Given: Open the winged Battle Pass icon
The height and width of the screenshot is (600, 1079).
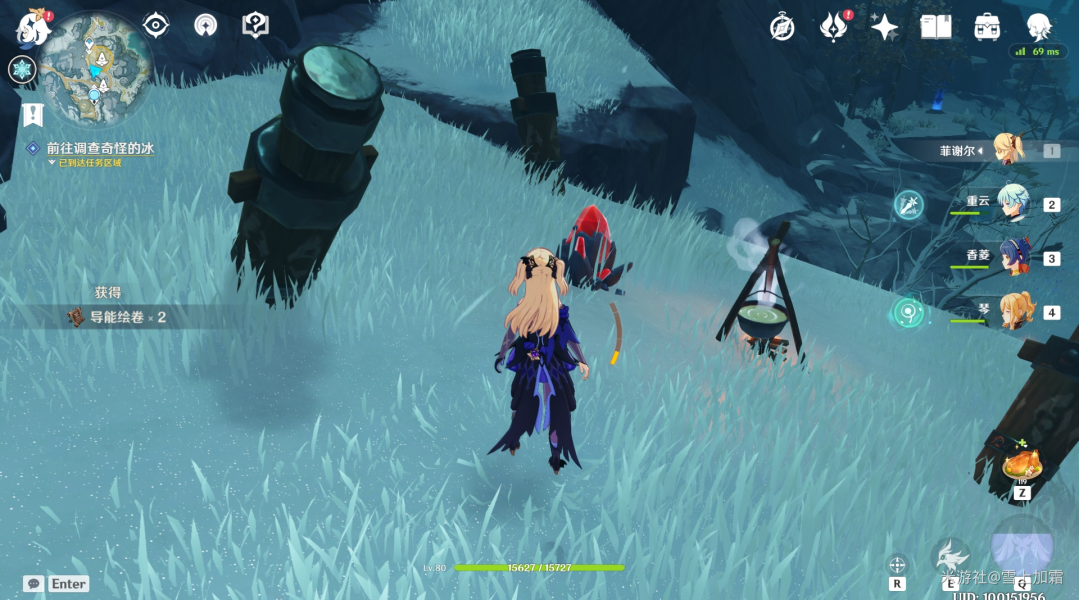Looking at the screenshot, I should tap(833, 27).
